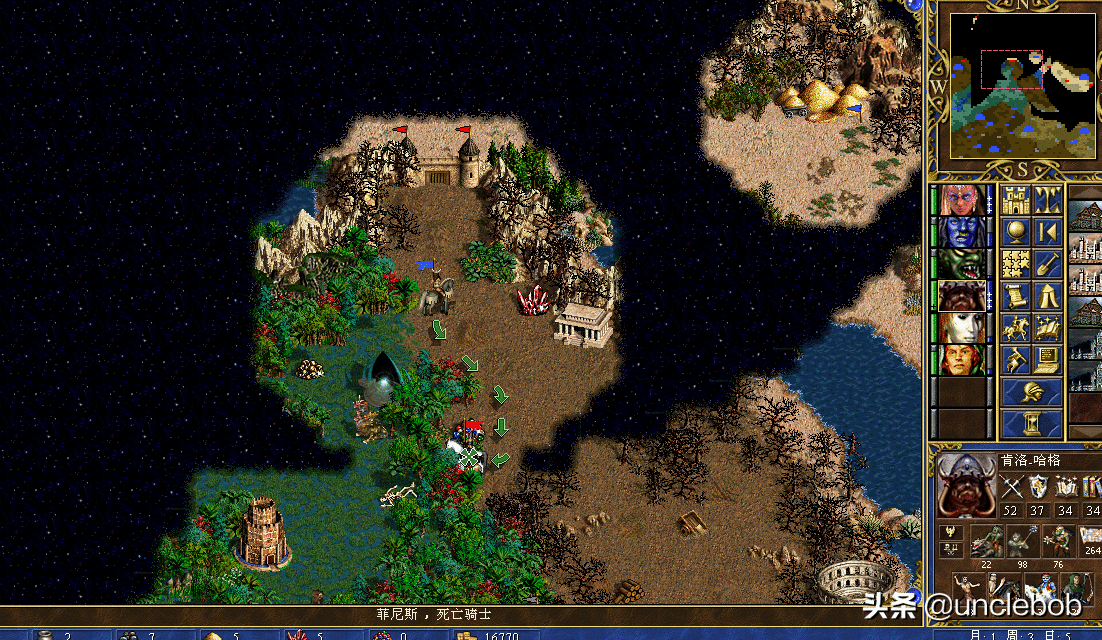The image size is (1102, 640).
Task: Open the computer system options button
Action: point(1048,359)
